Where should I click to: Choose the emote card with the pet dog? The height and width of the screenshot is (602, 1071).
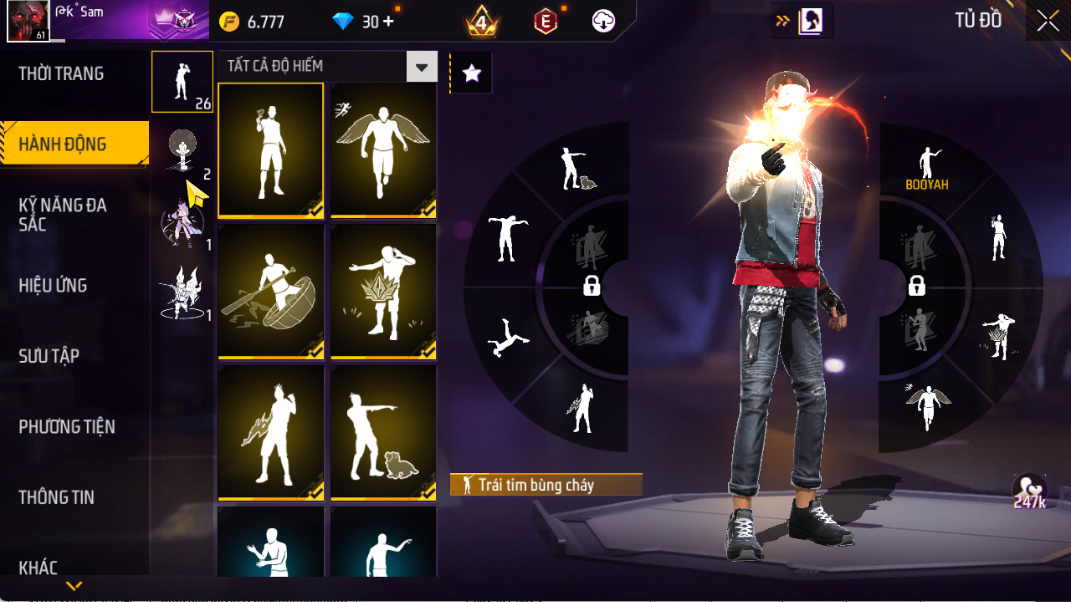(x=383, y=432)
